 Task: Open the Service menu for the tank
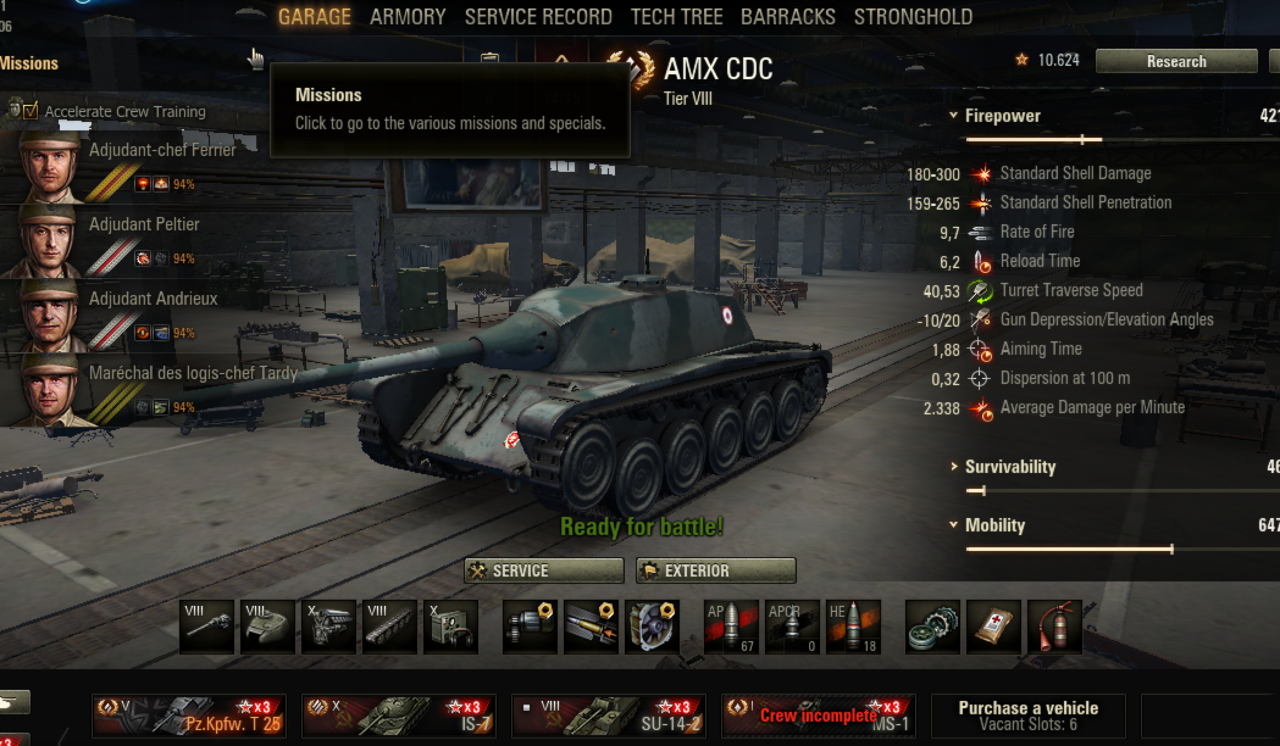(x=544, y=571)
